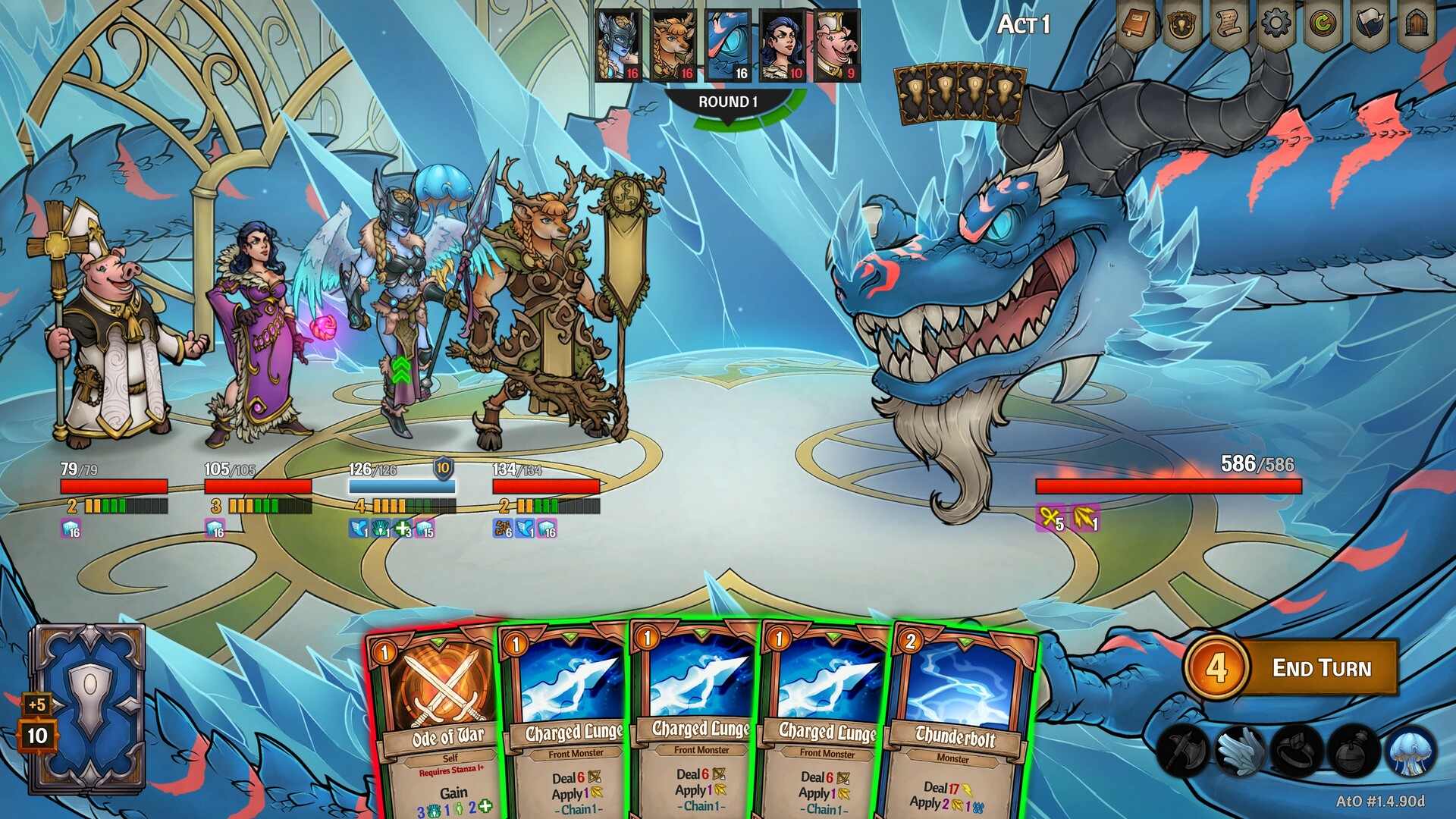Open the parchment scroll log
The image size is (1456, 819).
tap(1228, 26)
